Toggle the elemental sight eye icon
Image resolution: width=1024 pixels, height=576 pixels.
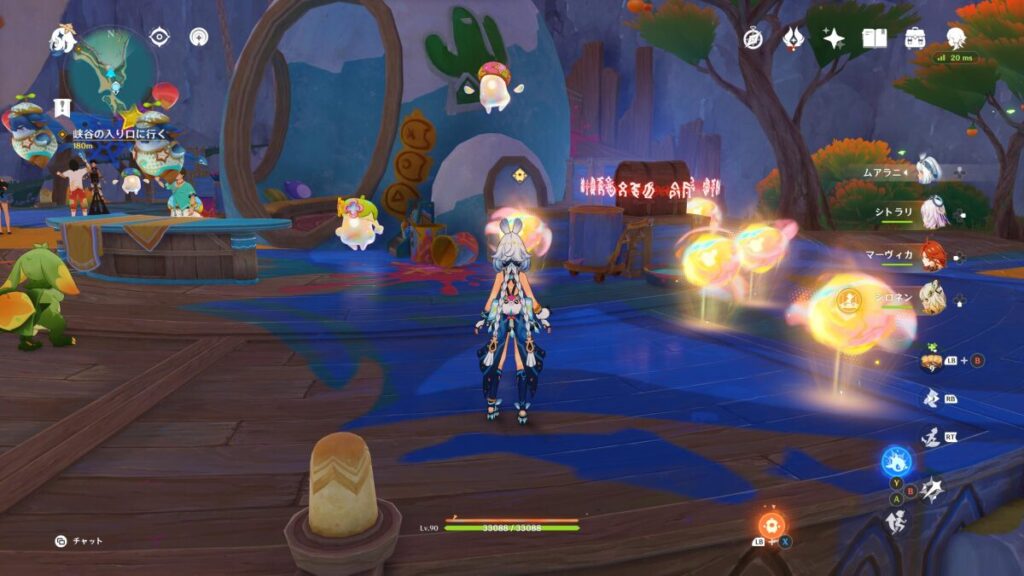tap(160, 36)
